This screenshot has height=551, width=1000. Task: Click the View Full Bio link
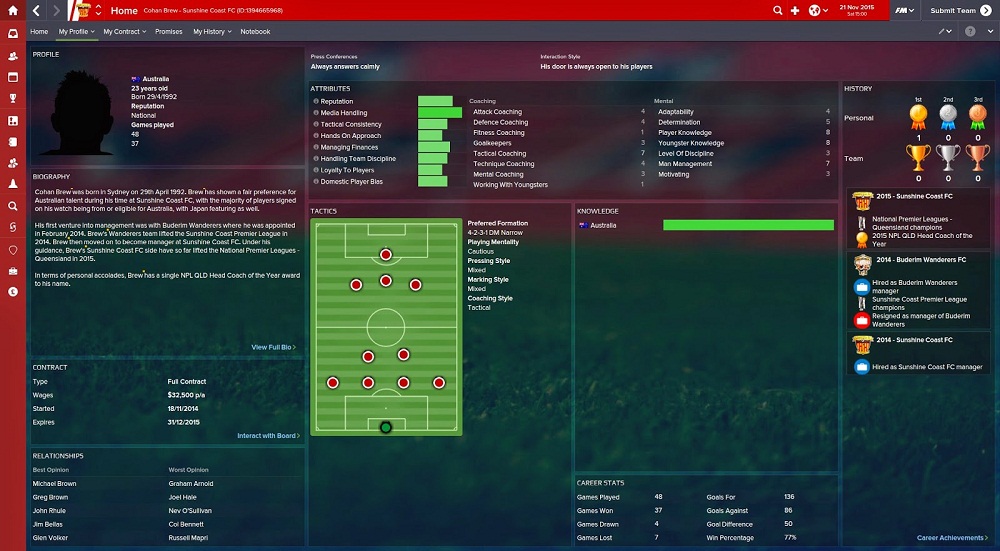click(273, 347)
